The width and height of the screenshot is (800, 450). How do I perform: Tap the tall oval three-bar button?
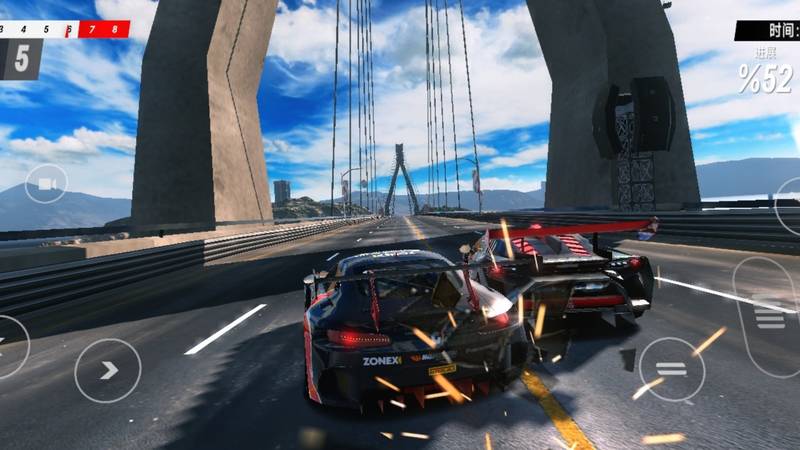[x=768, y=317]
